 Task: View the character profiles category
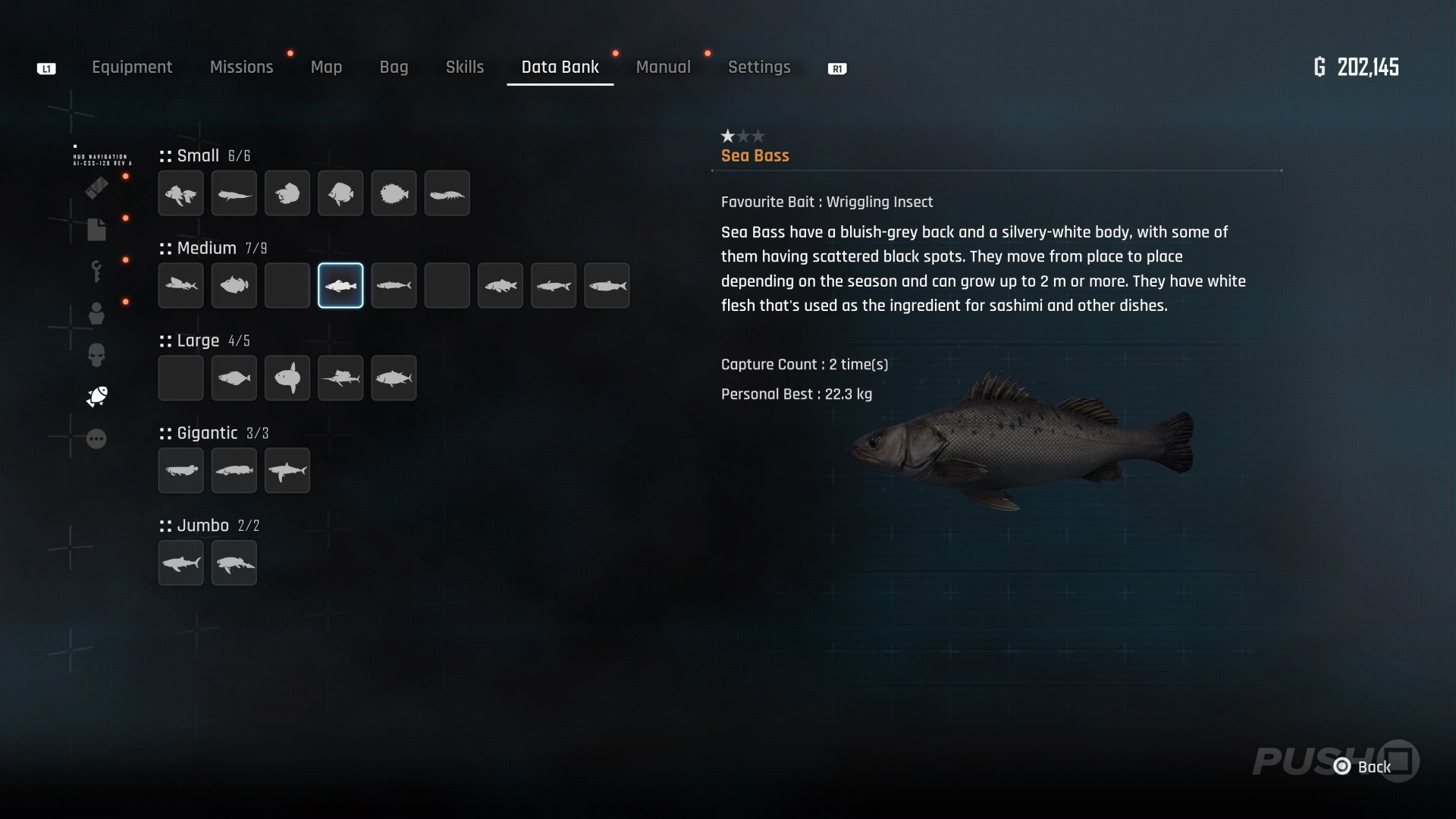[x=96, y=313]
